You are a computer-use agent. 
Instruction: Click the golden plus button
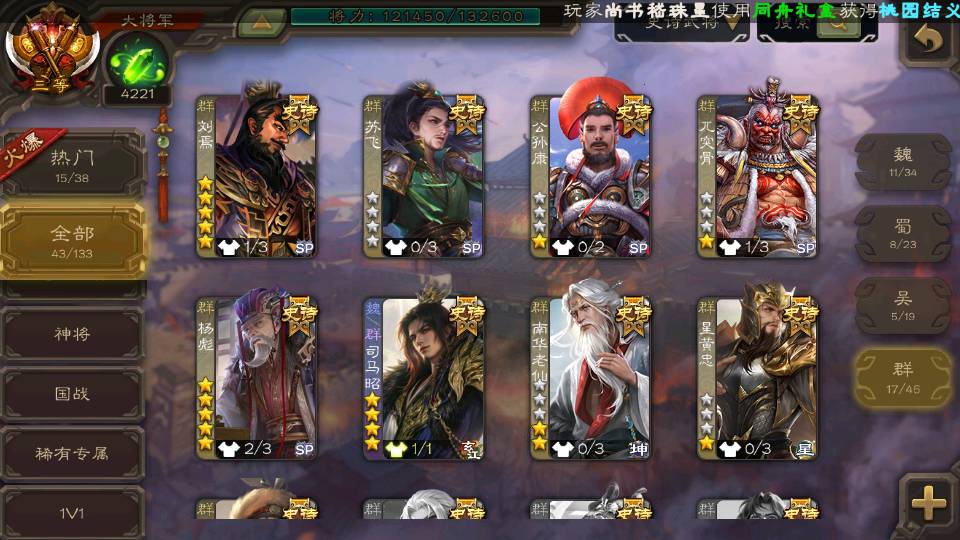[928, 502]
